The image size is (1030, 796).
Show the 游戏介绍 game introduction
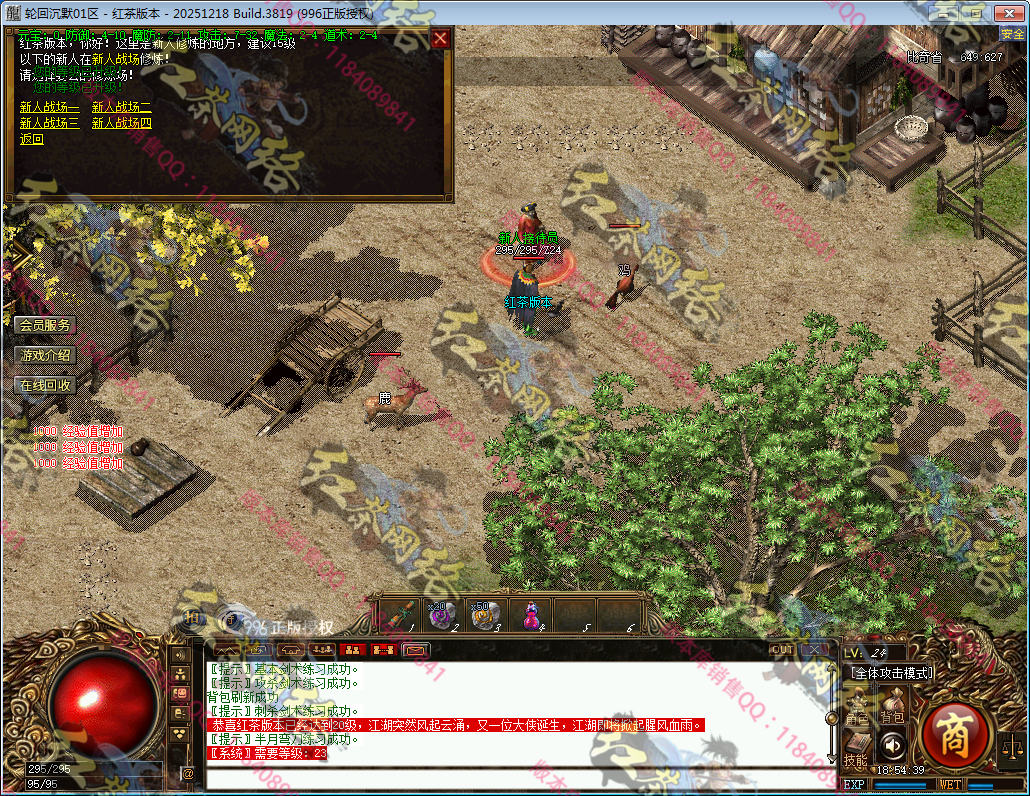tap(45, 355)
